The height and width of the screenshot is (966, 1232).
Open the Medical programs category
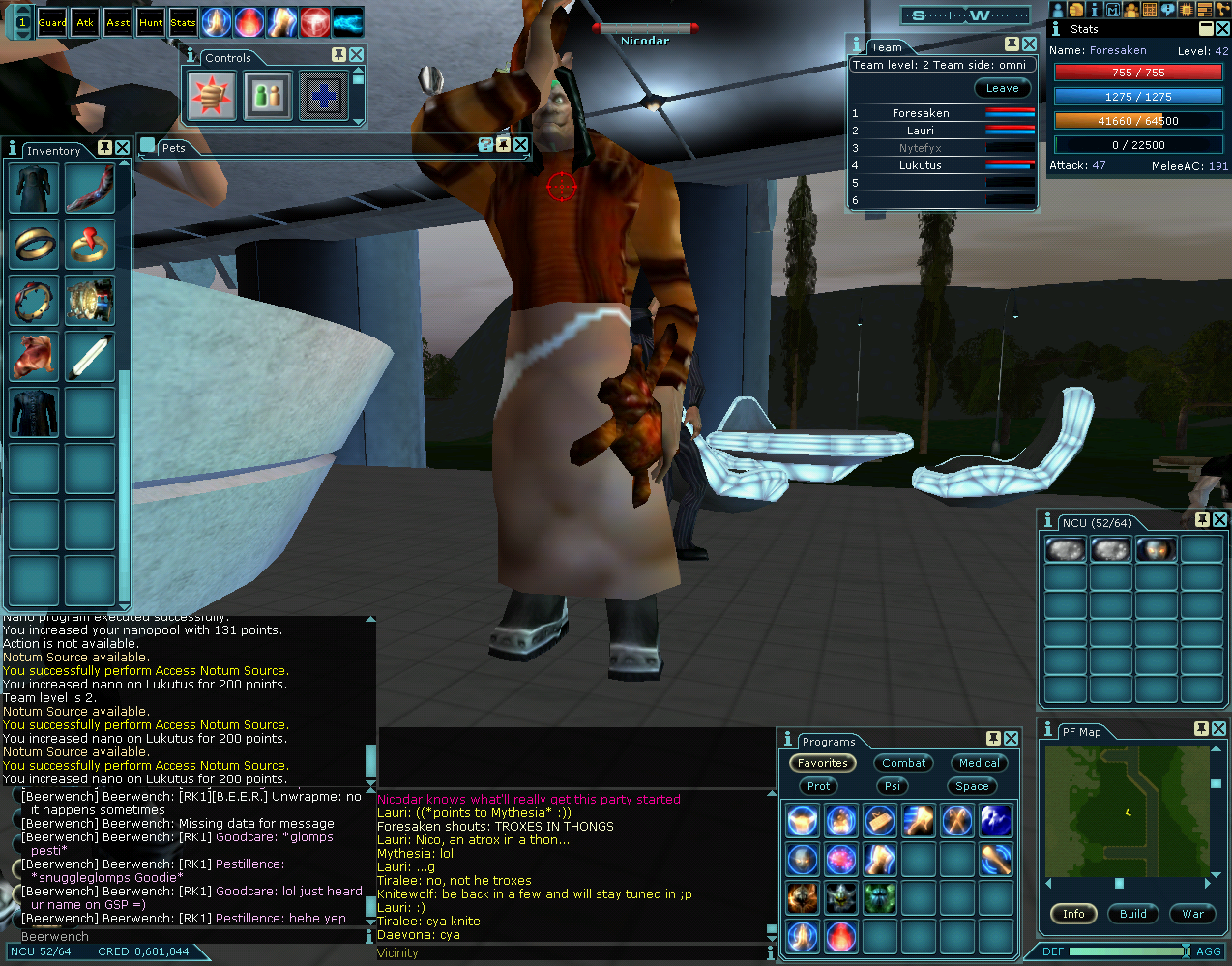tap(979, 763)
